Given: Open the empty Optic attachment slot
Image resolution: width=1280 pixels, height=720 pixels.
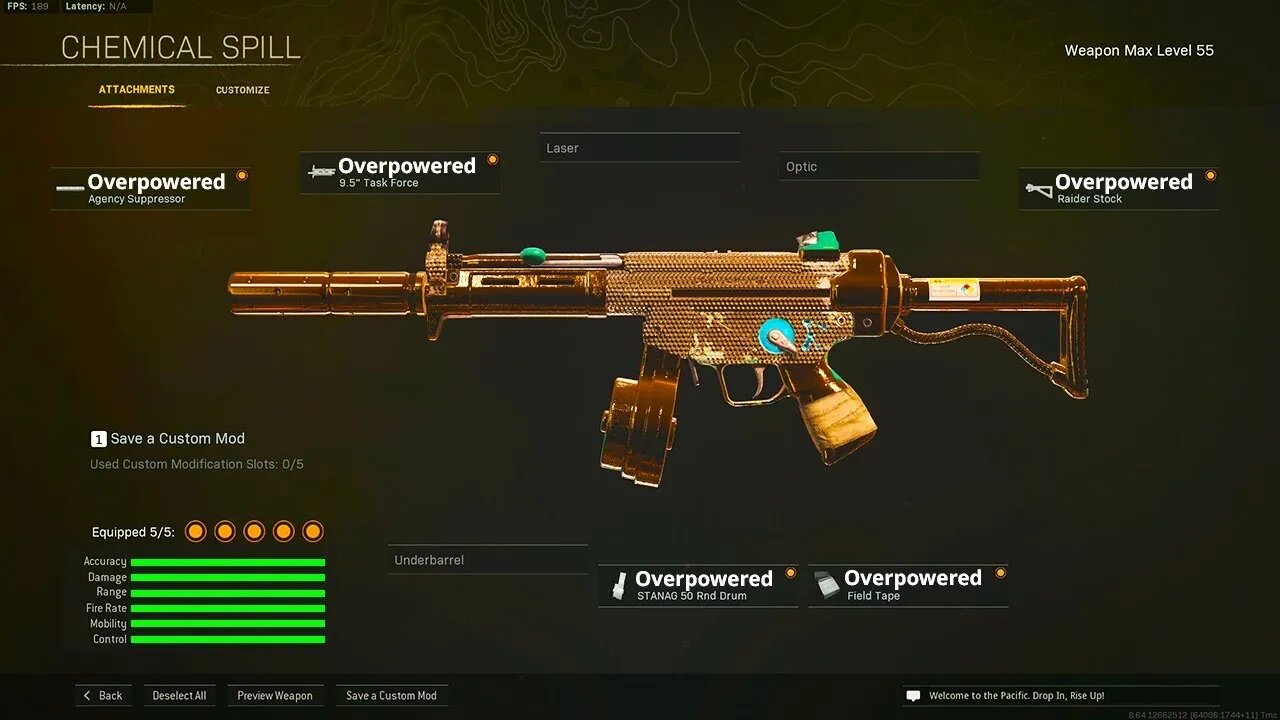Looking at the screenshot, I should click(878, 166).
